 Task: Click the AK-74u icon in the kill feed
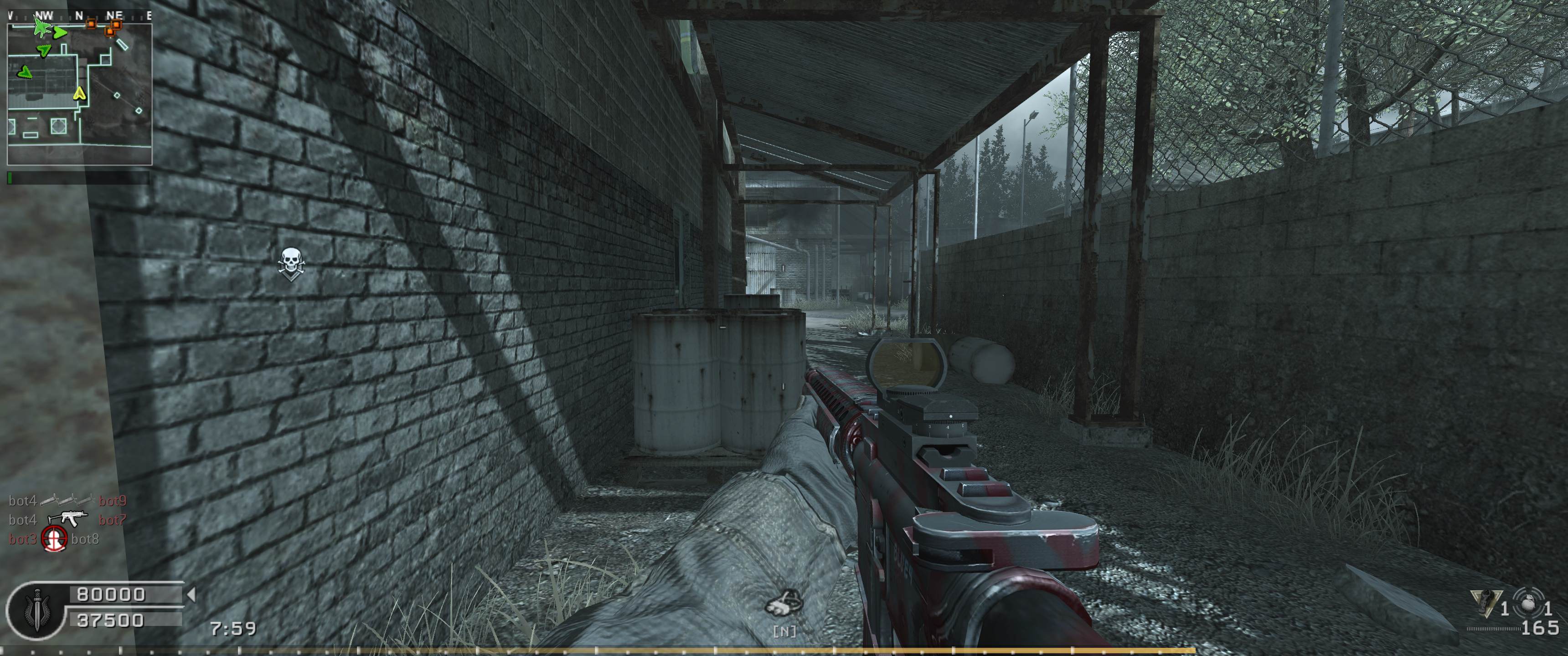[67, 519]
